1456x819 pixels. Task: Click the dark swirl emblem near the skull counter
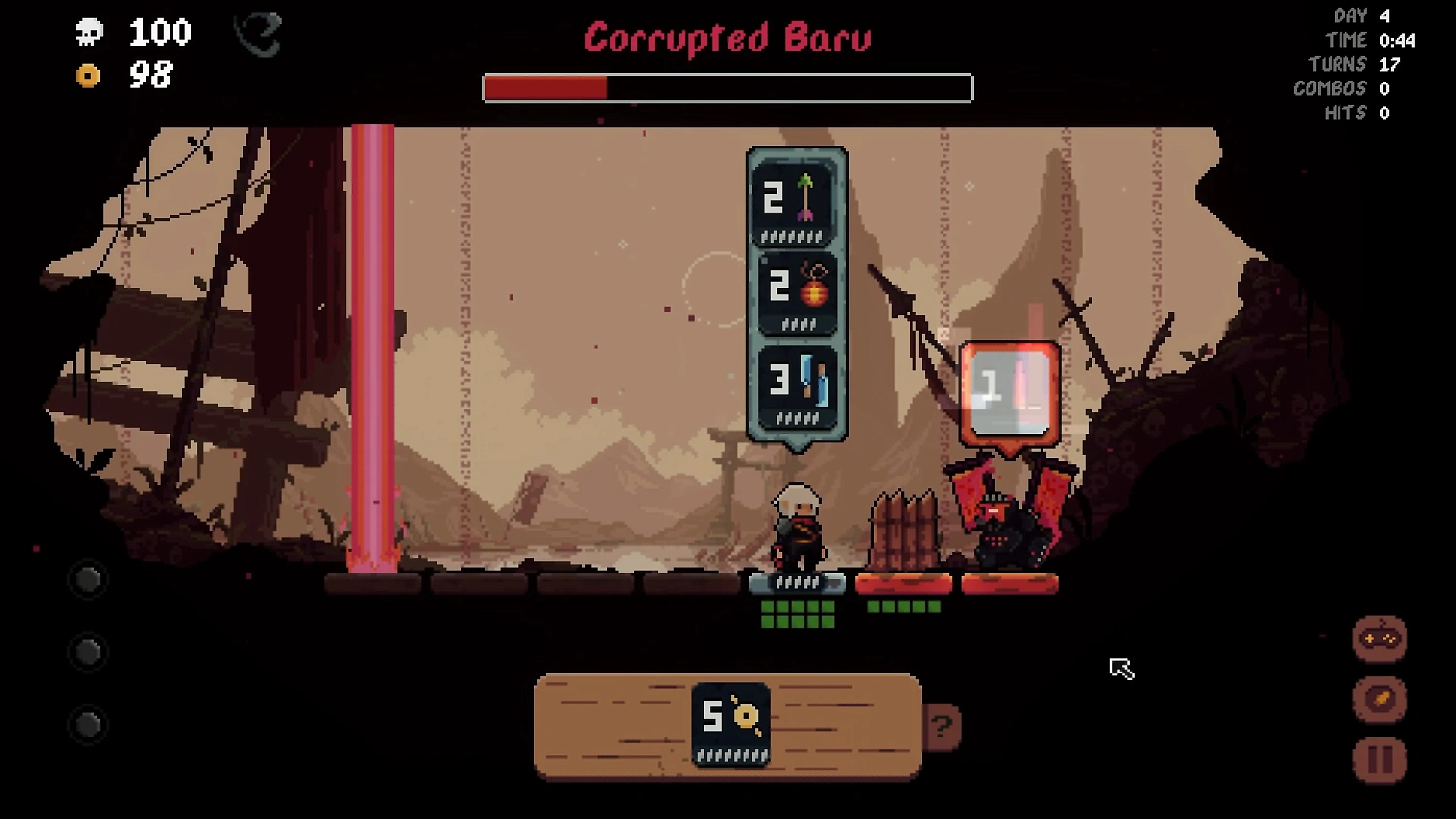tap(257, 34)
